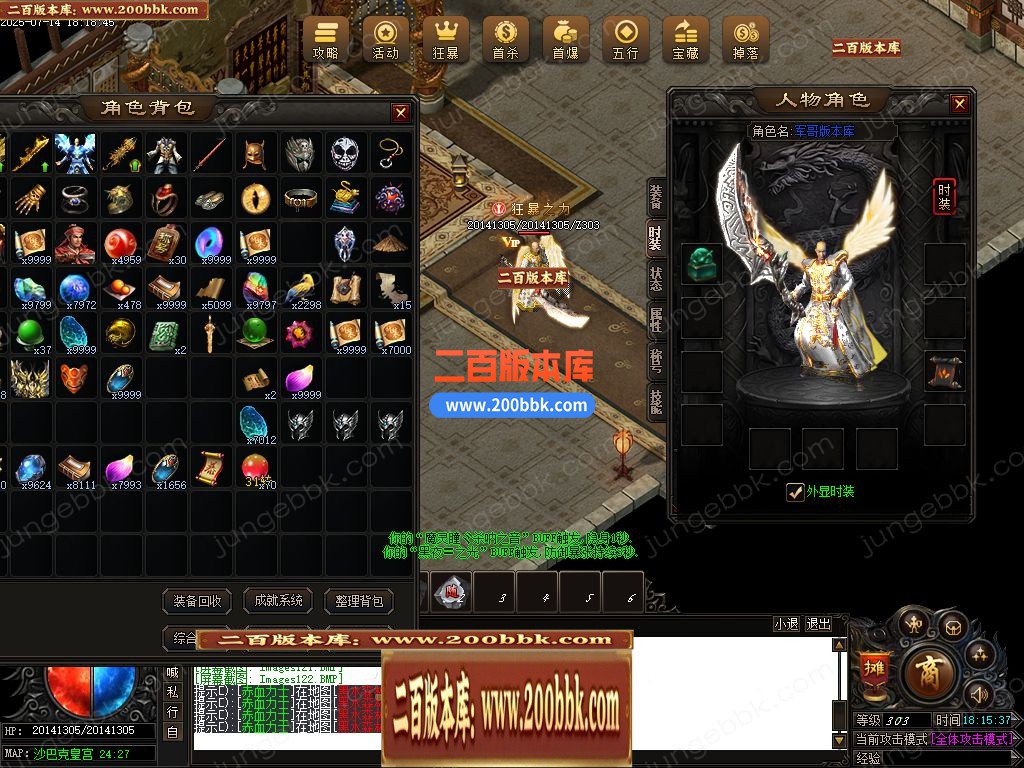Open the 五行 elements menu
1024x768 pixels.
(626, 39)
